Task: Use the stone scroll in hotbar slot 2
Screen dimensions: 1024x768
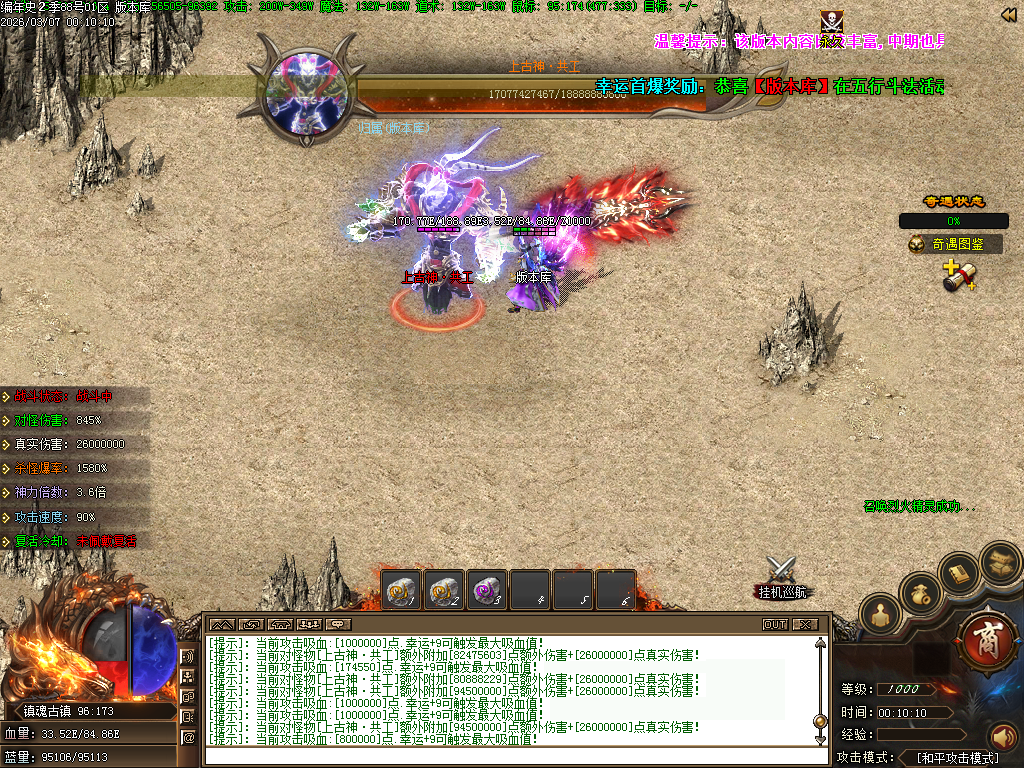Action: [x=444, y=591]
